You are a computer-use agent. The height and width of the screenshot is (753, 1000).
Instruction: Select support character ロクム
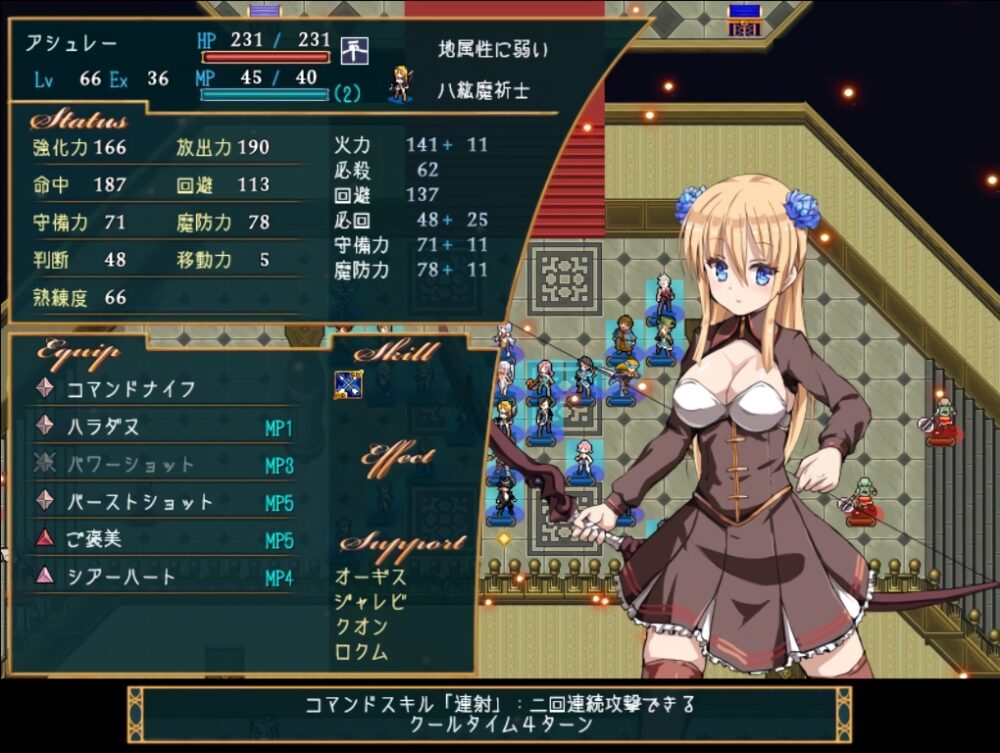click(x=361, y=652)
